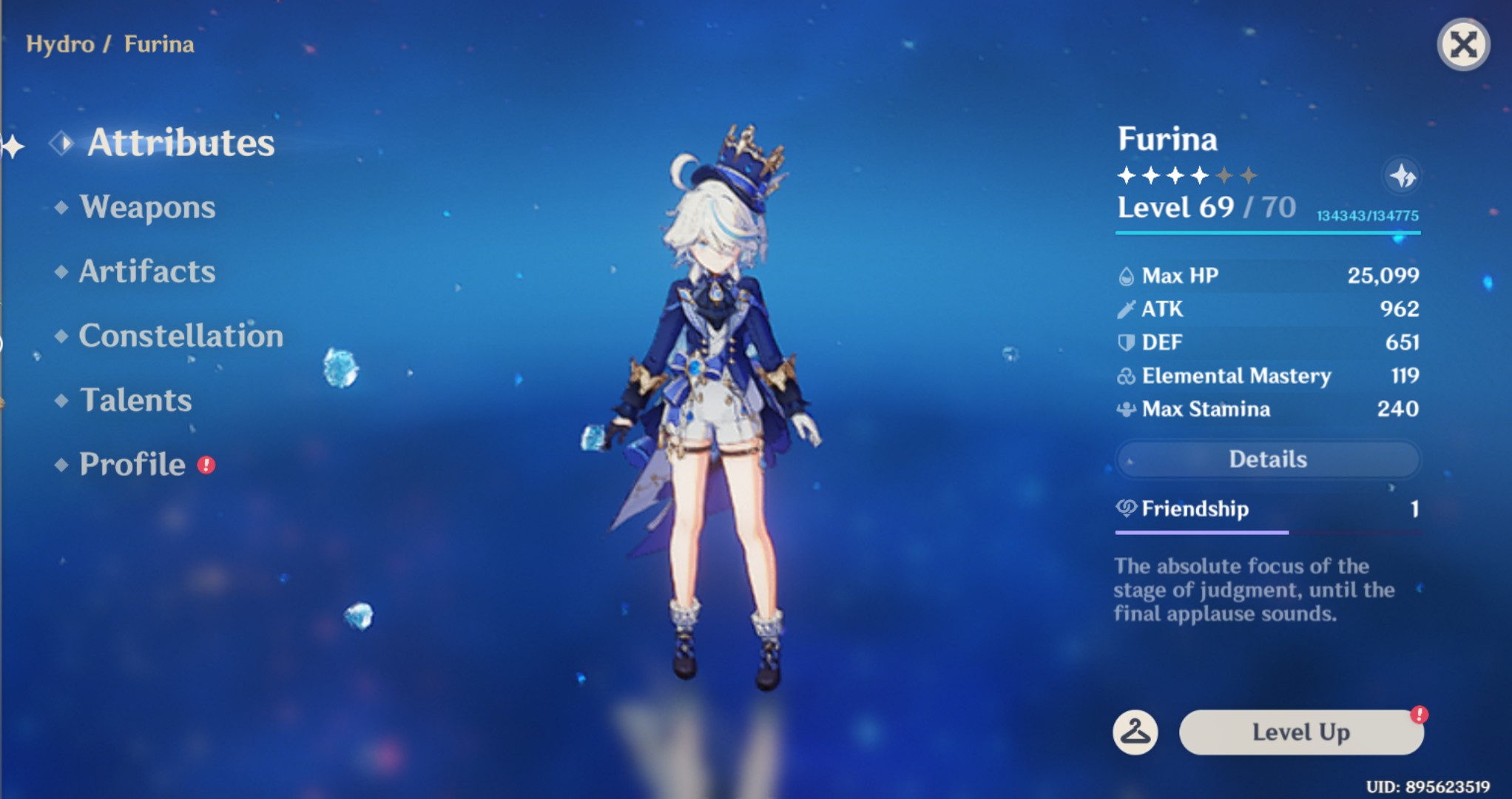Select the ATK sword stat icon
This screenshot has width=1512, height=799.
tap(1126, 309)
